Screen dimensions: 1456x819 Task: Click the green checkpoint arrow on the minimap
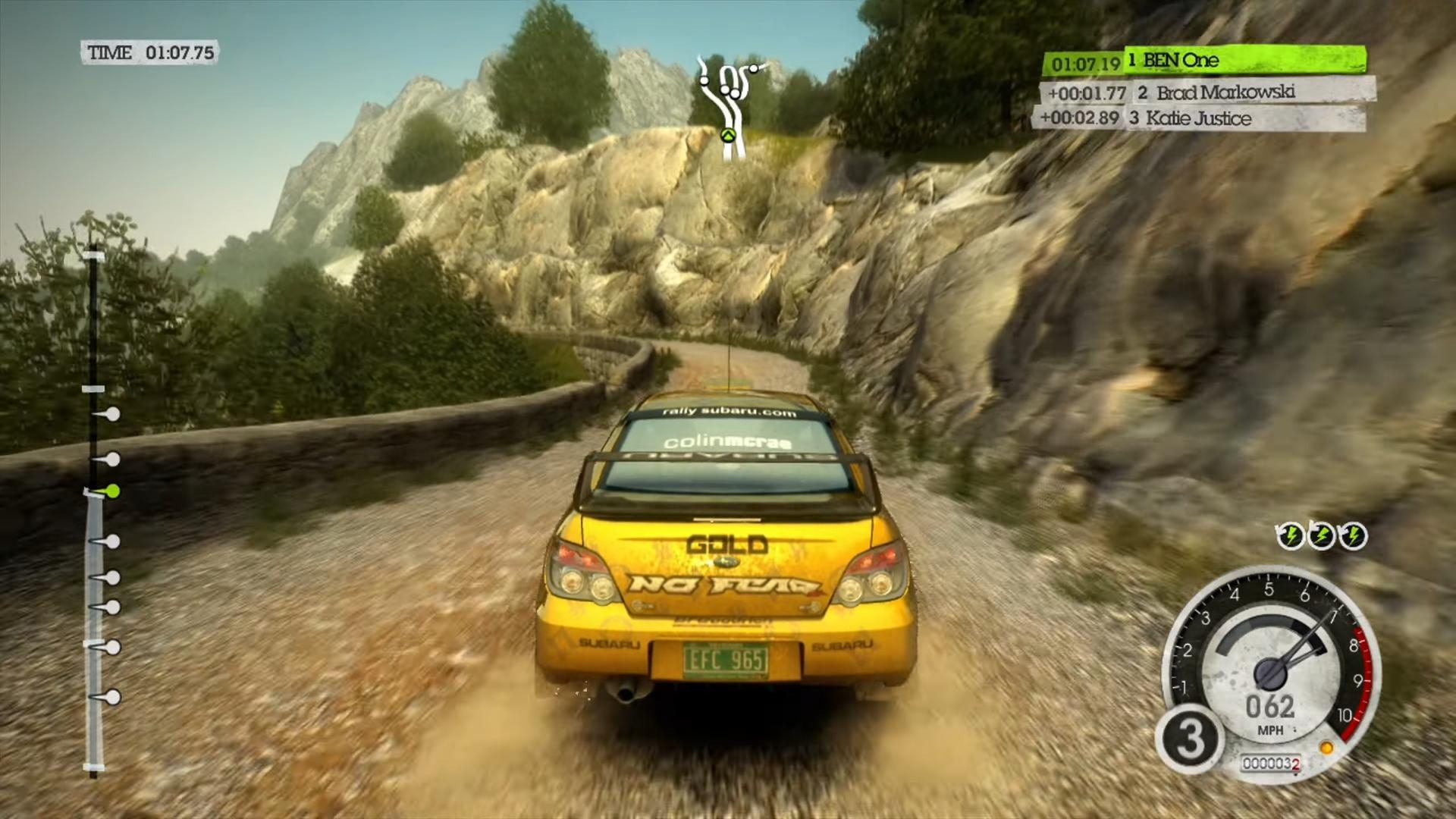(727, 136)
